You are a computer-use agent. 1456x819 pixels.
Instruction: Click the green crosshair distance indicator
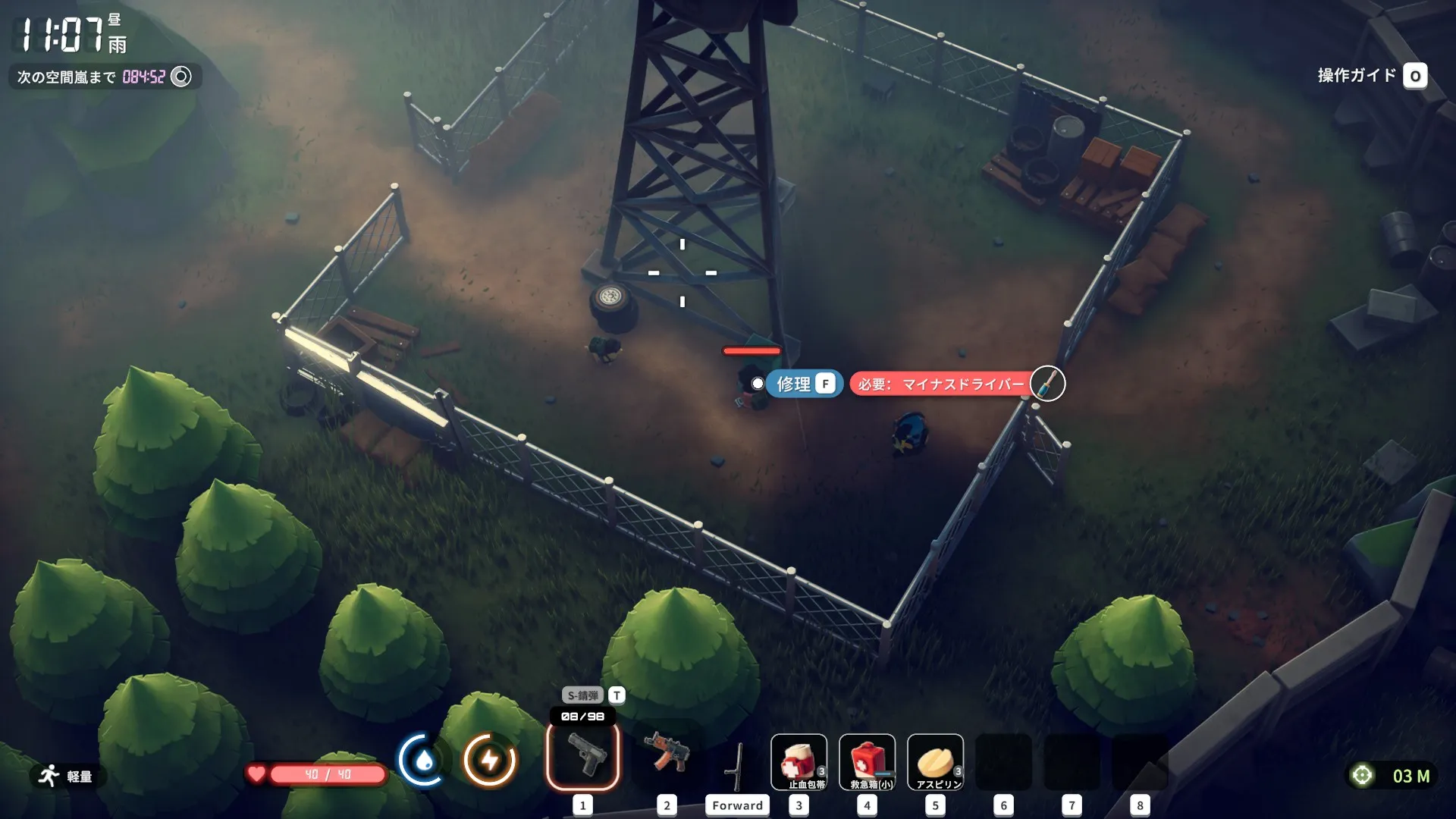click(x=1362, y=775)
